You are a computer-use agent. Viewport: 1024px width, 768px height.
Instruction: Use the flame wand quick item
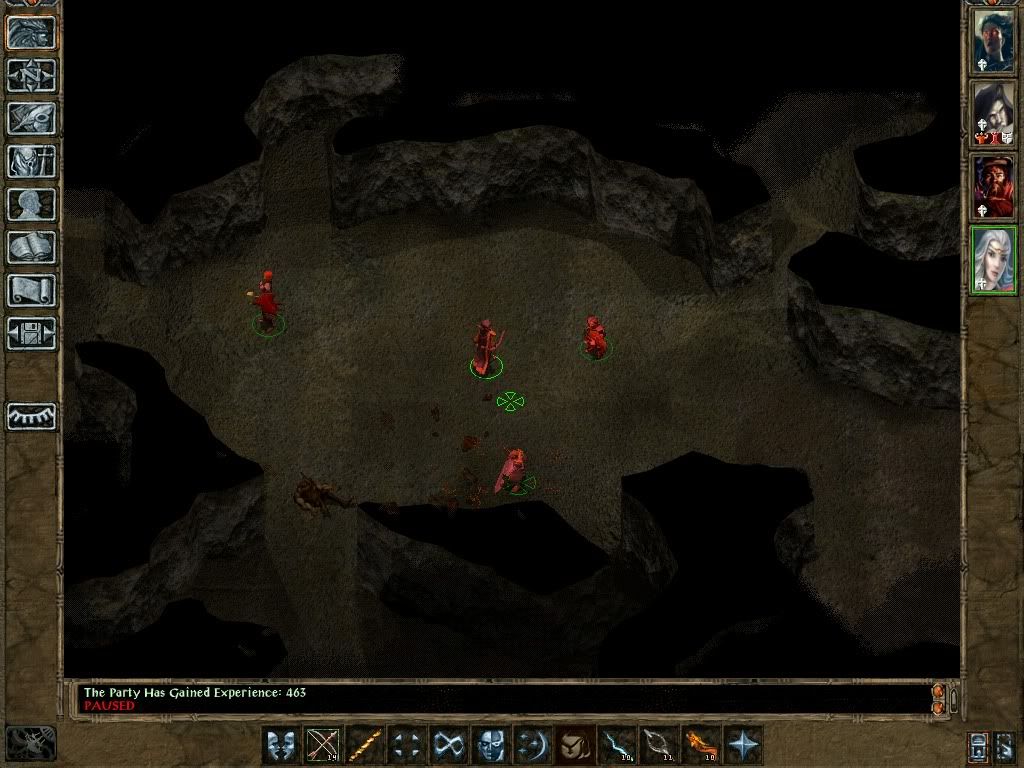[x=700, y=745]
